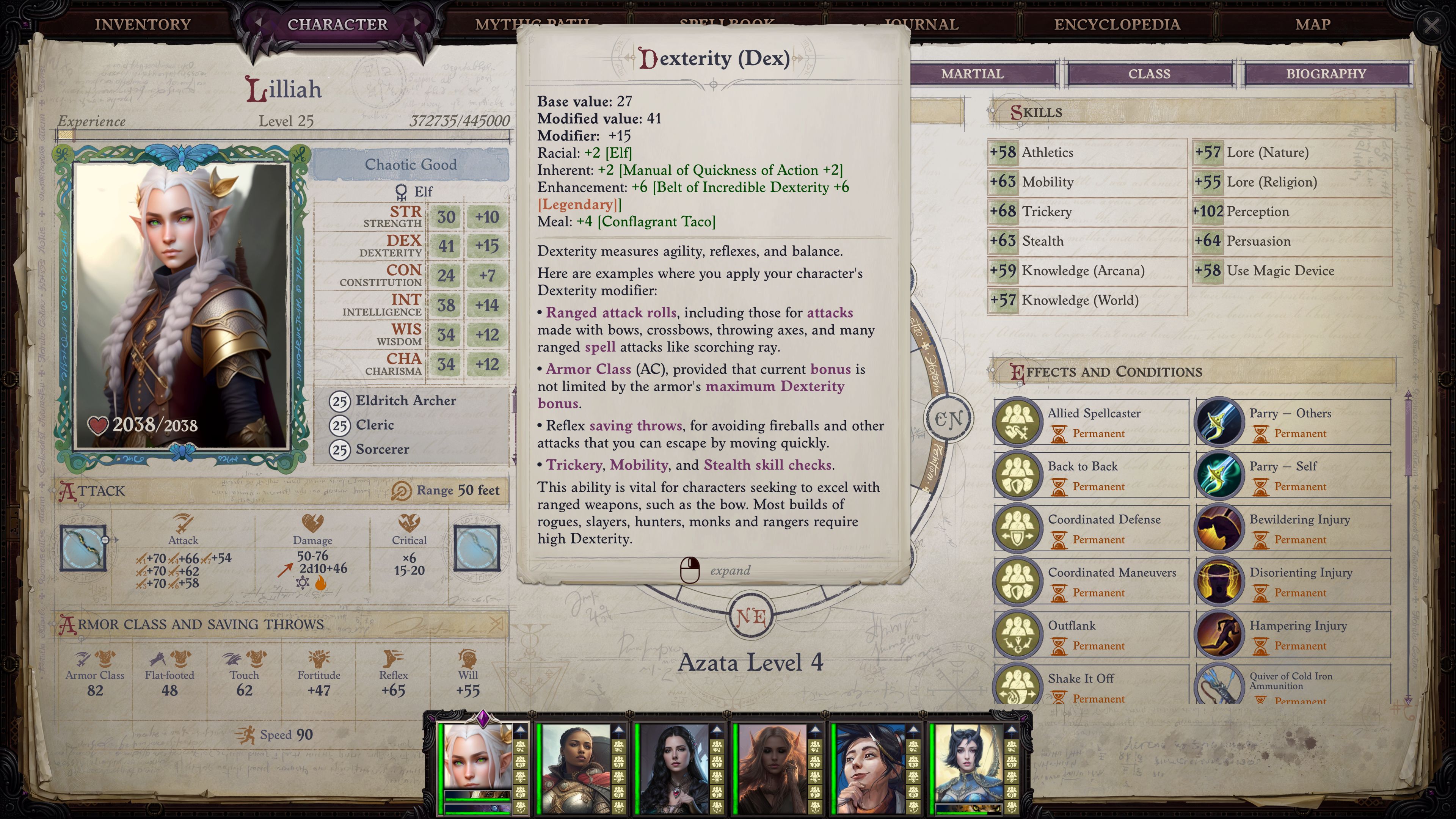Open the Spellbook menu tab
This screenshot has width=1456, height=819.
click(x=726, y=24)
